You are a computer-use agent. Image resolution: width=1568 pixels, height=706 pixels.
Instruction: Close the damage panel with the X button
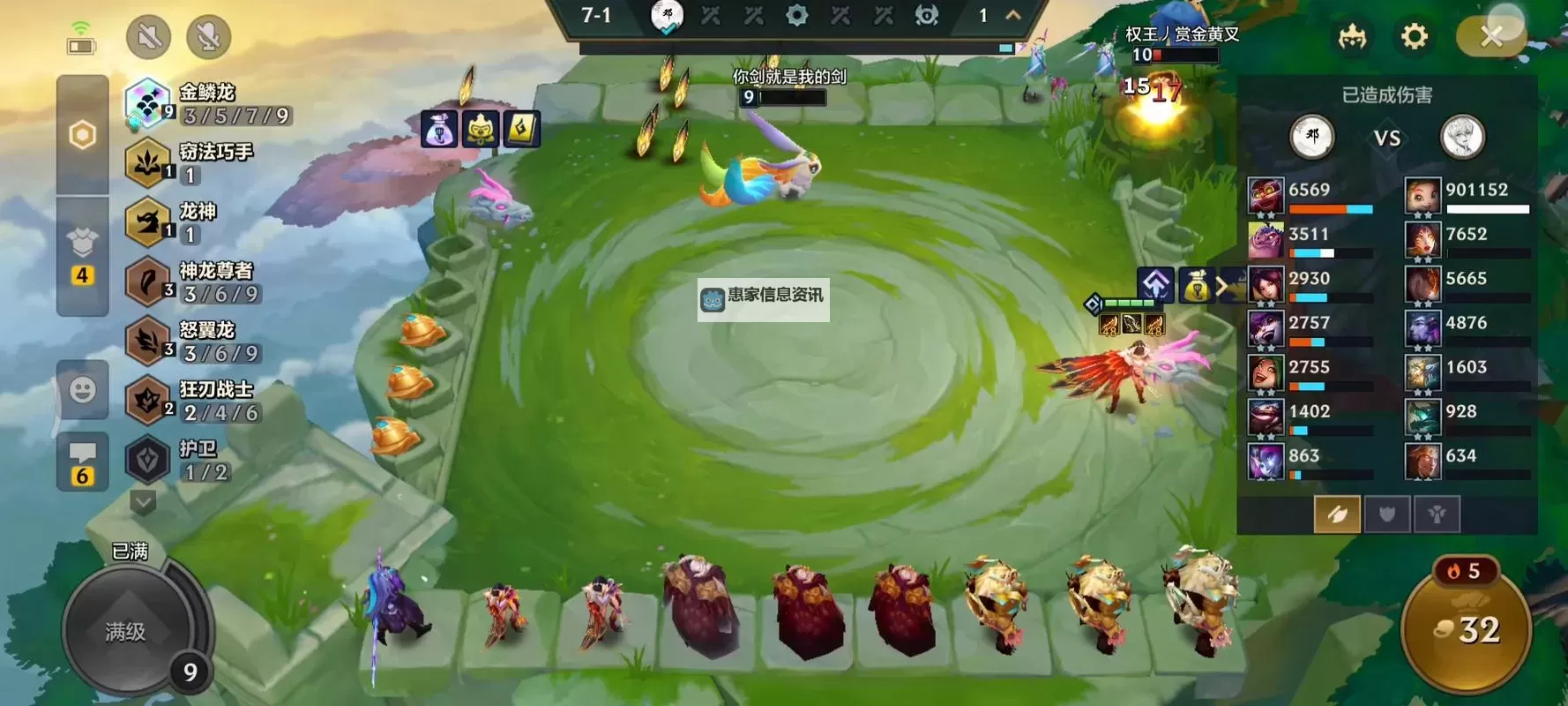click(x=1491, y=37)
